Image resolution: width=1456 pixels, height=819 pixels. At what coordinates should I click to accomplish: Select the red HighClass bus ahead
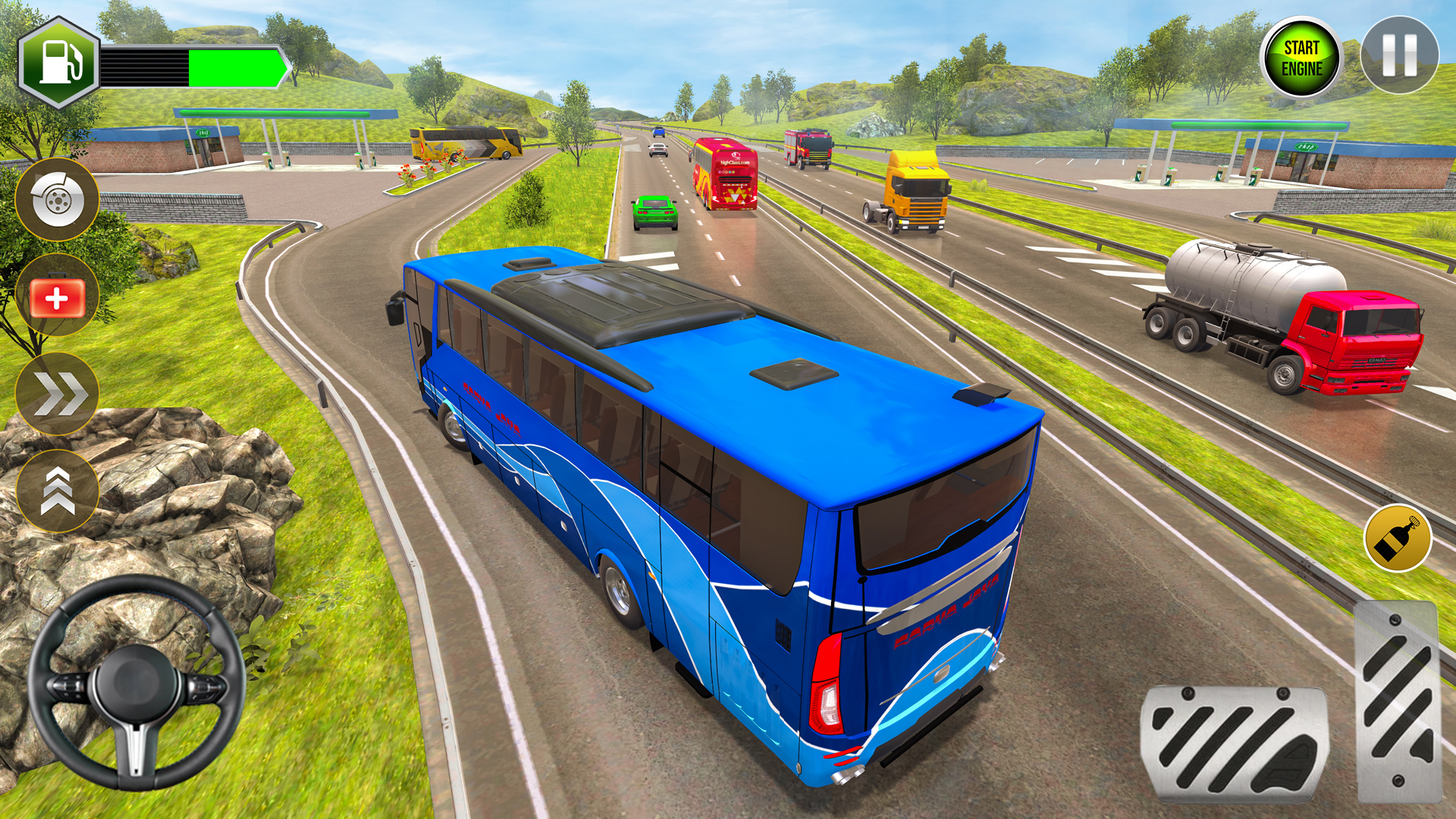click(x=724, y=174)
